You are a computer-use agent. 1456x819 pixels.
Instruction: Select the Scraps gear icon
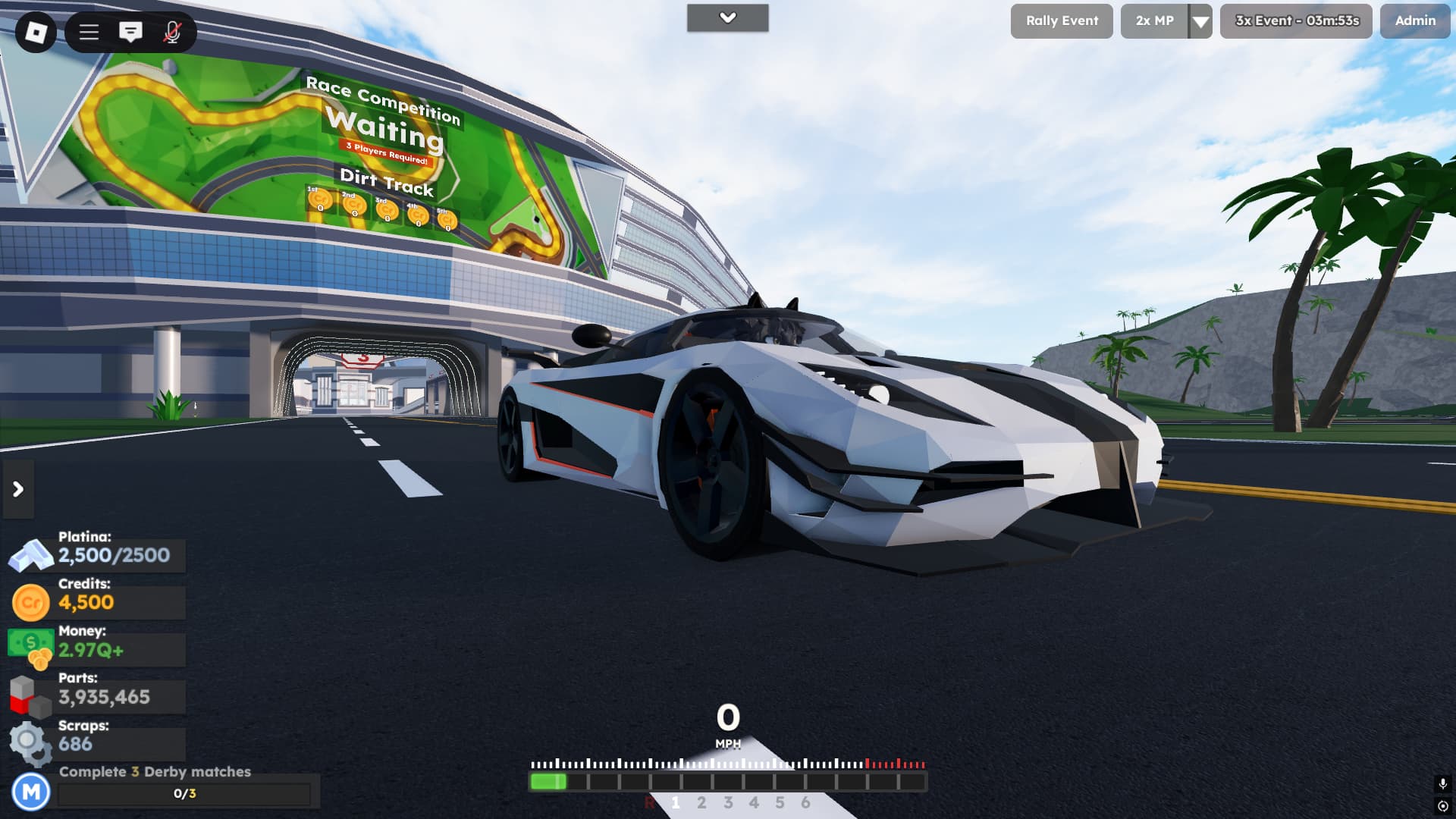[x=30, y=743]
